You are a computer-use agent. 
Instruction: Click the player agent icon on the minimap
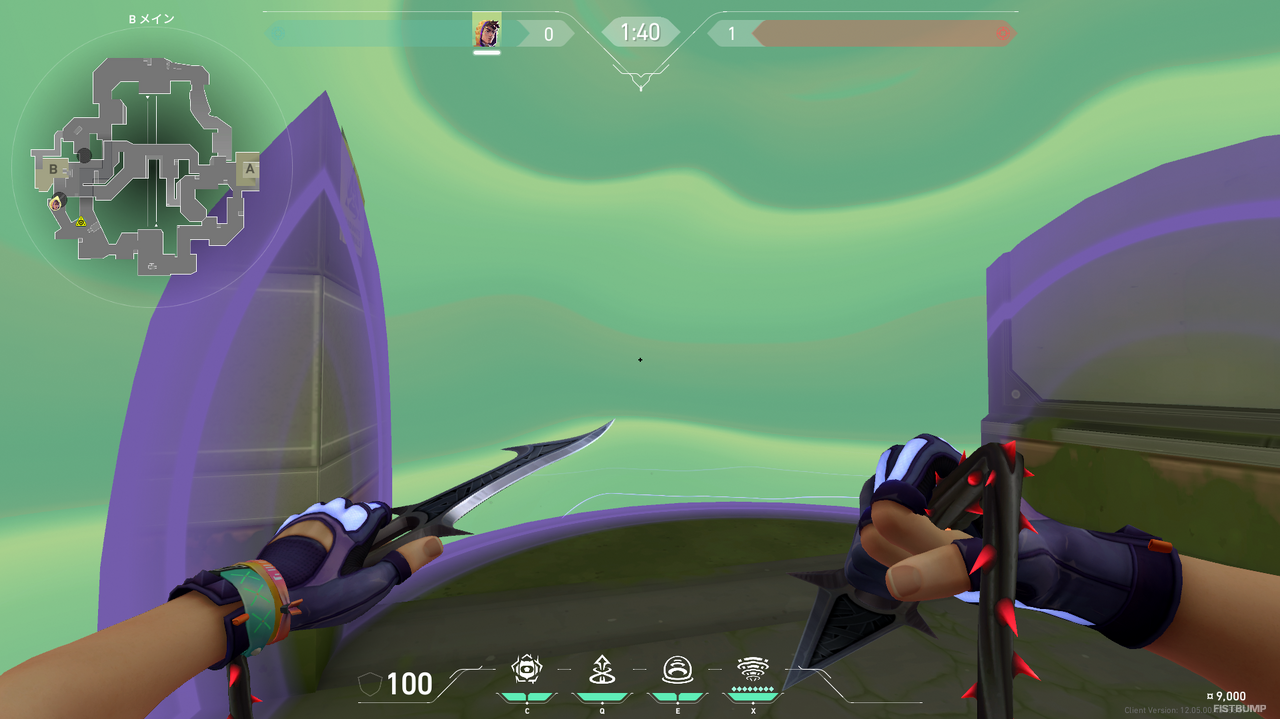point(57,202)
